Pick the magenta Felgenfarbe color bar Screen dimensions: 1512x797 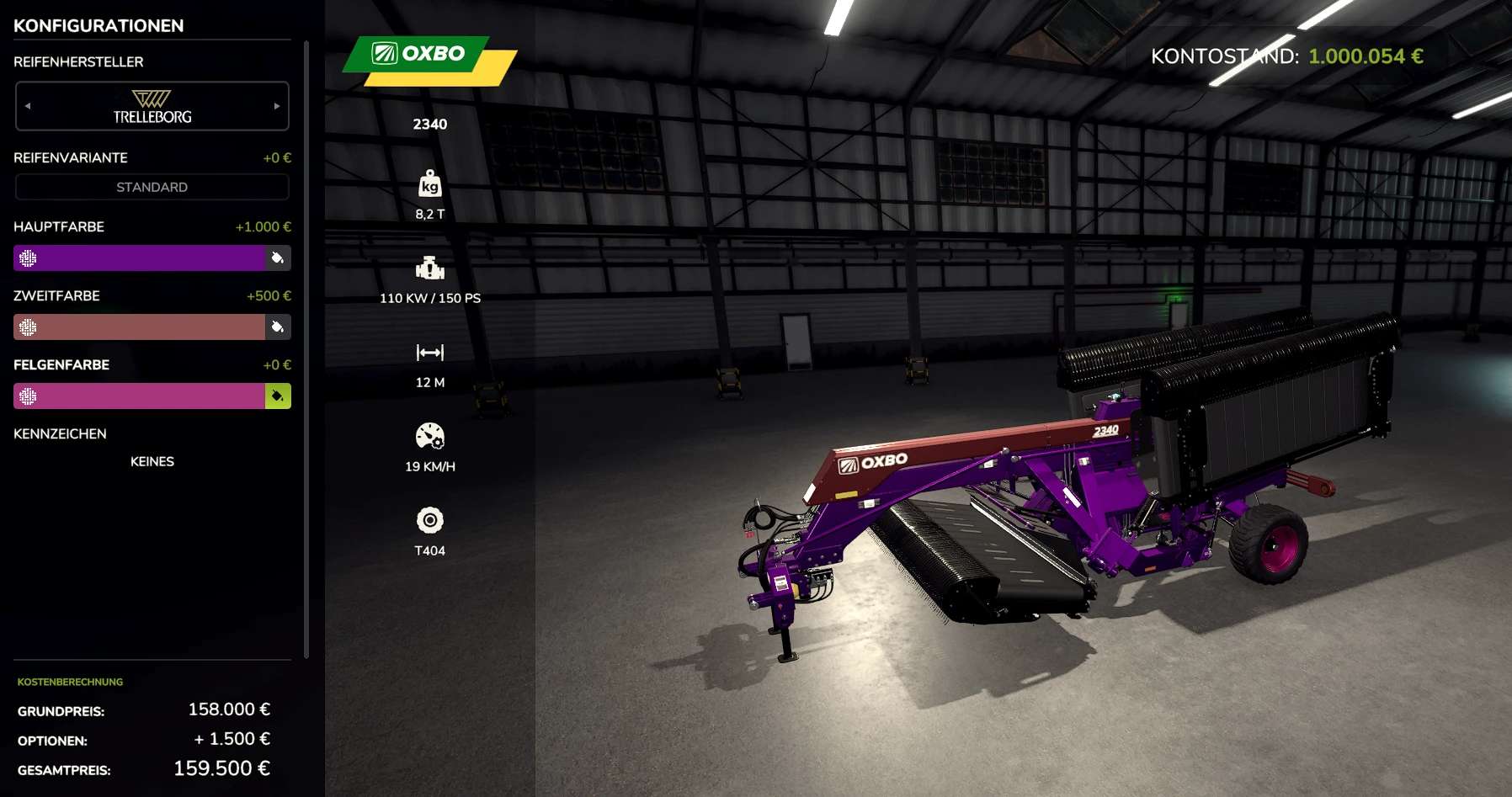click(x=140, y=396)
